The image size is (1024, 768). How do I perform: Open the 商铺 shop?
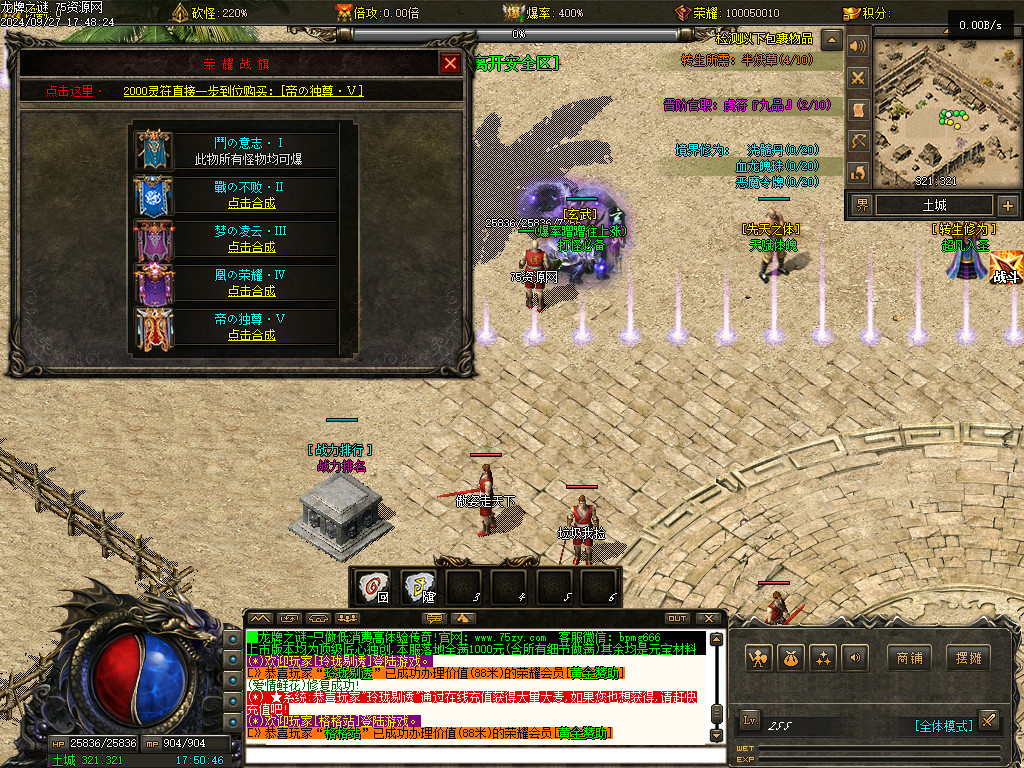pyautogui.click(x=909, y=658)
